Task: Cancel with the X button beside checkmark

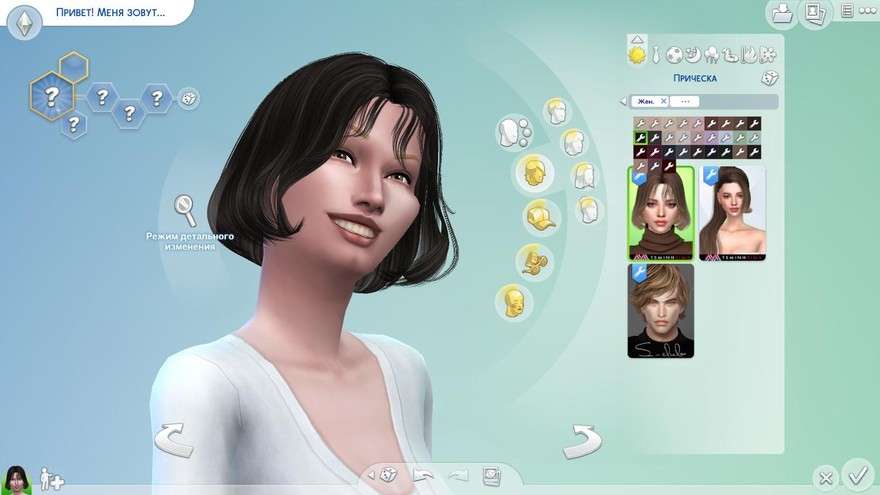Action: [x=824, y=478]
